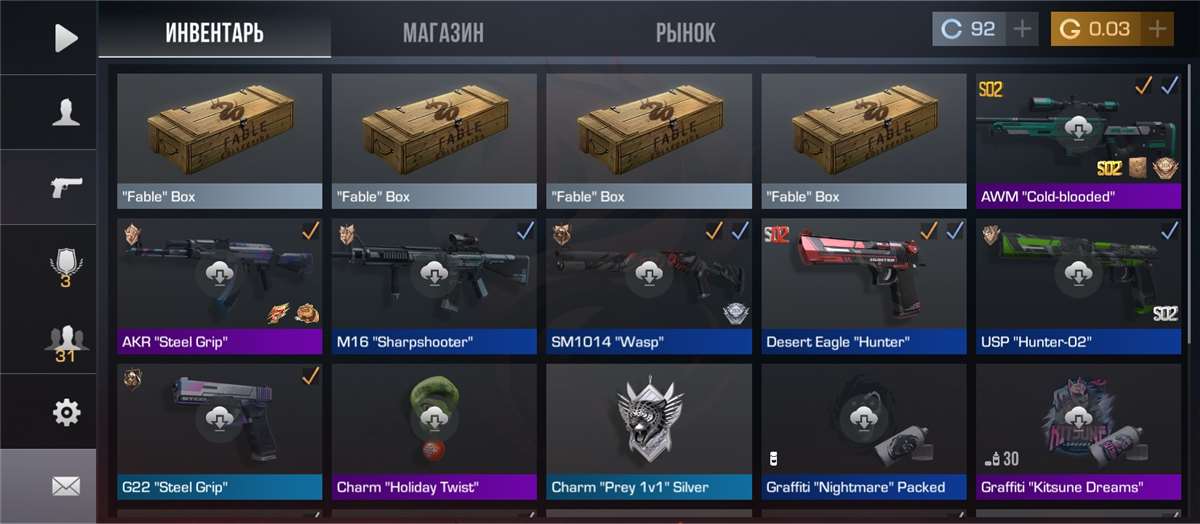Screen dimensions: 1200x524
Task: Pick the SM1014 "Wasp" shotgun skin
Action: coord(648,286)
